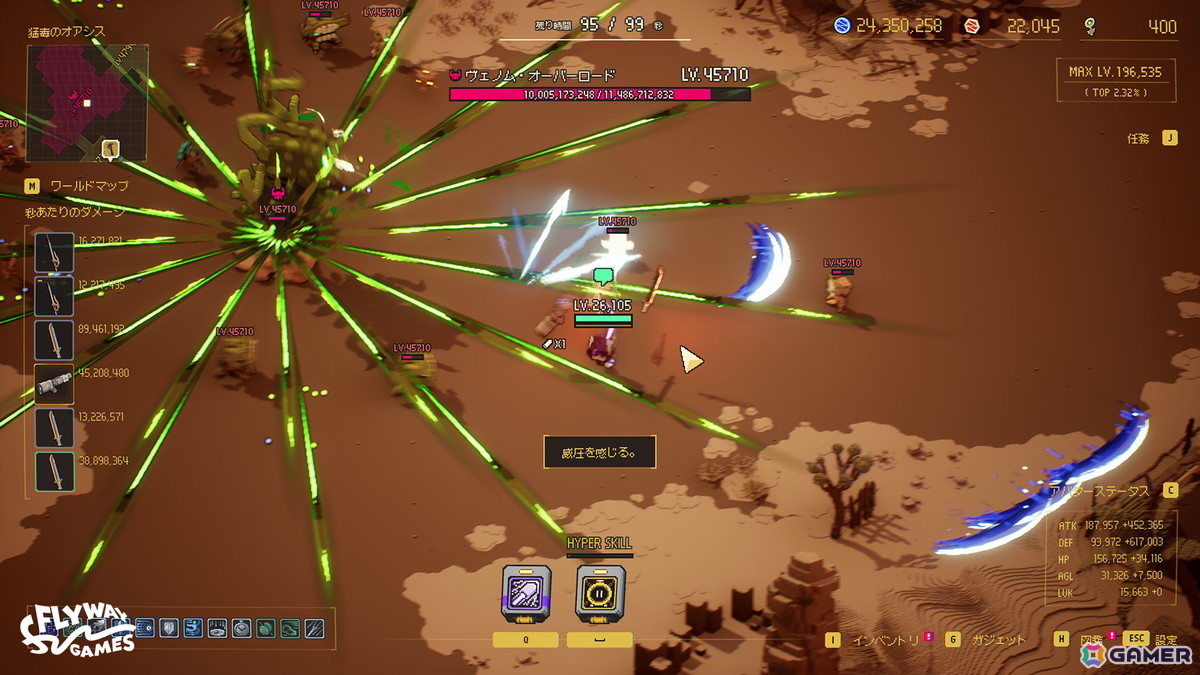Select the green-bordered sword showing 38,898,364
Image resolution: width=1200 pixels, height=675 pixels.
click(54, 471)
